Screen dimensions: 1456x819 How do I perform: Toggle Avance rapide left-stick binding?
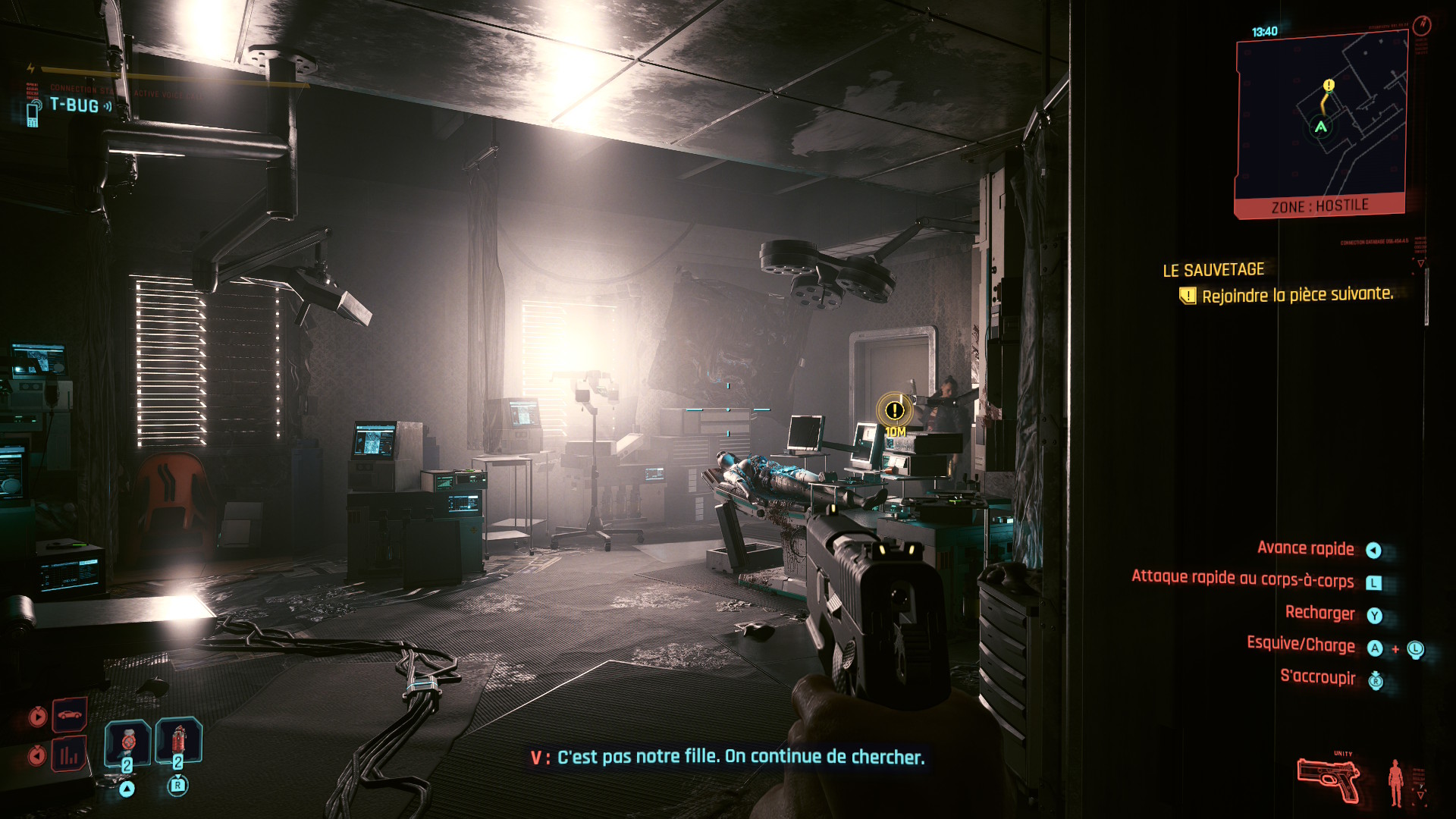[x=1375, y=548]
